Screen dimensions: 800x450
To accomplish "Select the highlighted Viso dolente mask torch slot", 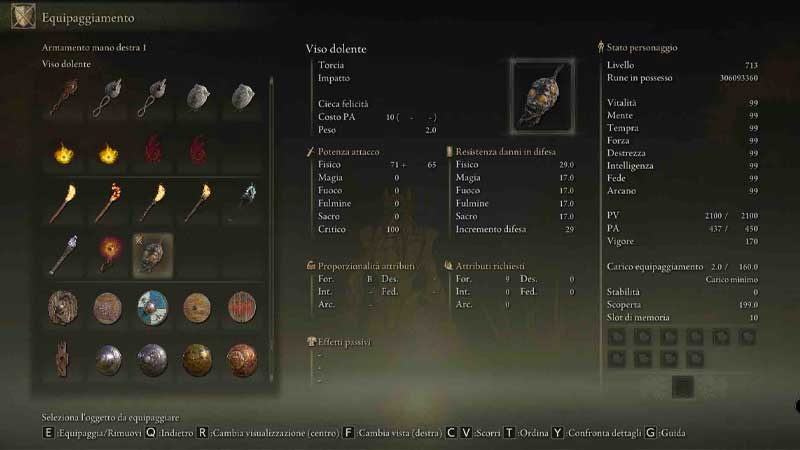I will coord(153,255).
